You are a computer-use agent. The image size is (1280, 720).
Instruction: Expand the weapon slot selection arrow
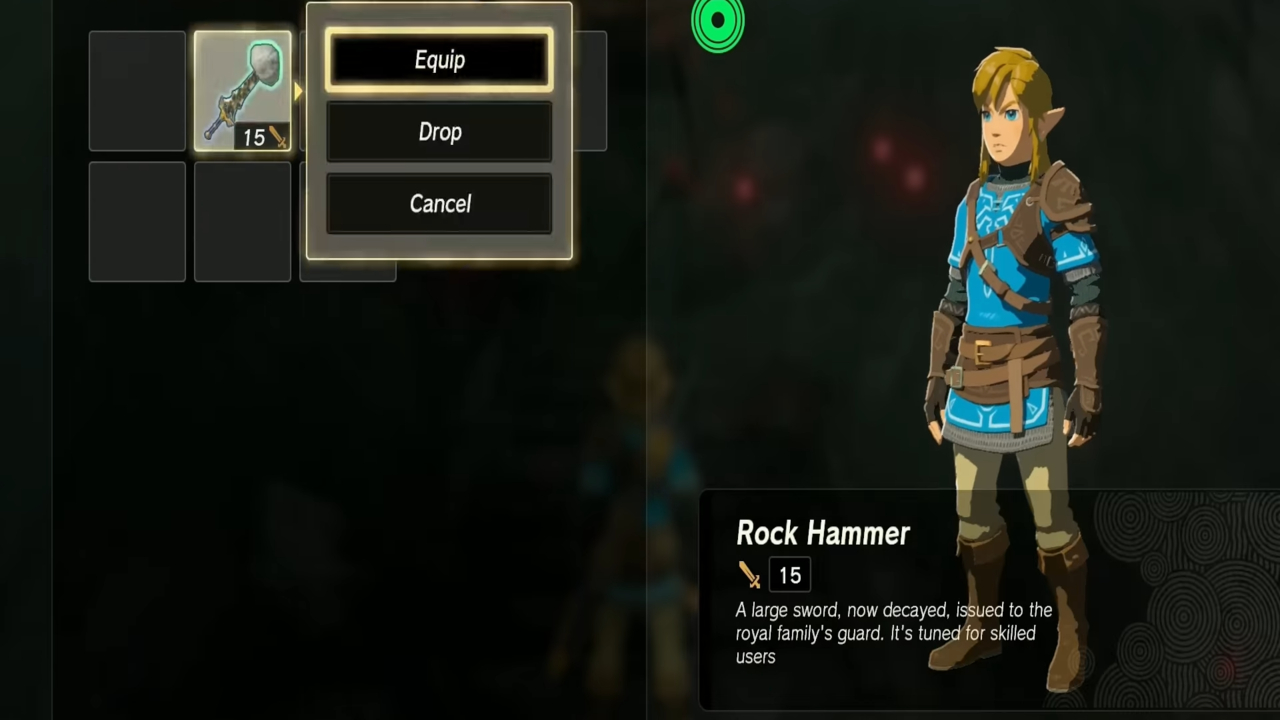pos(297,90)
